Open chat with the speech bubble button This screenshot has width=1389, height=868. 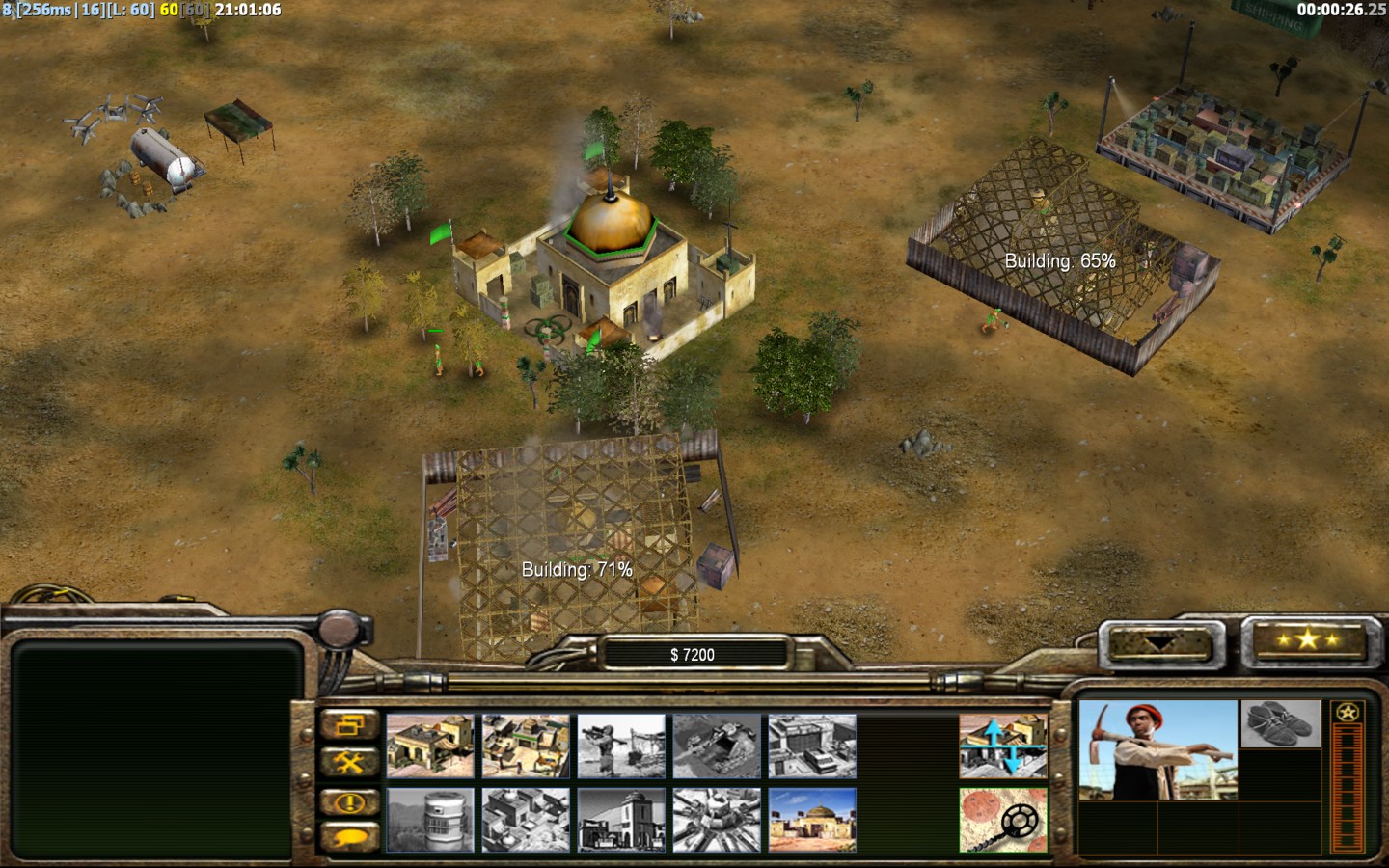point(349,837)
